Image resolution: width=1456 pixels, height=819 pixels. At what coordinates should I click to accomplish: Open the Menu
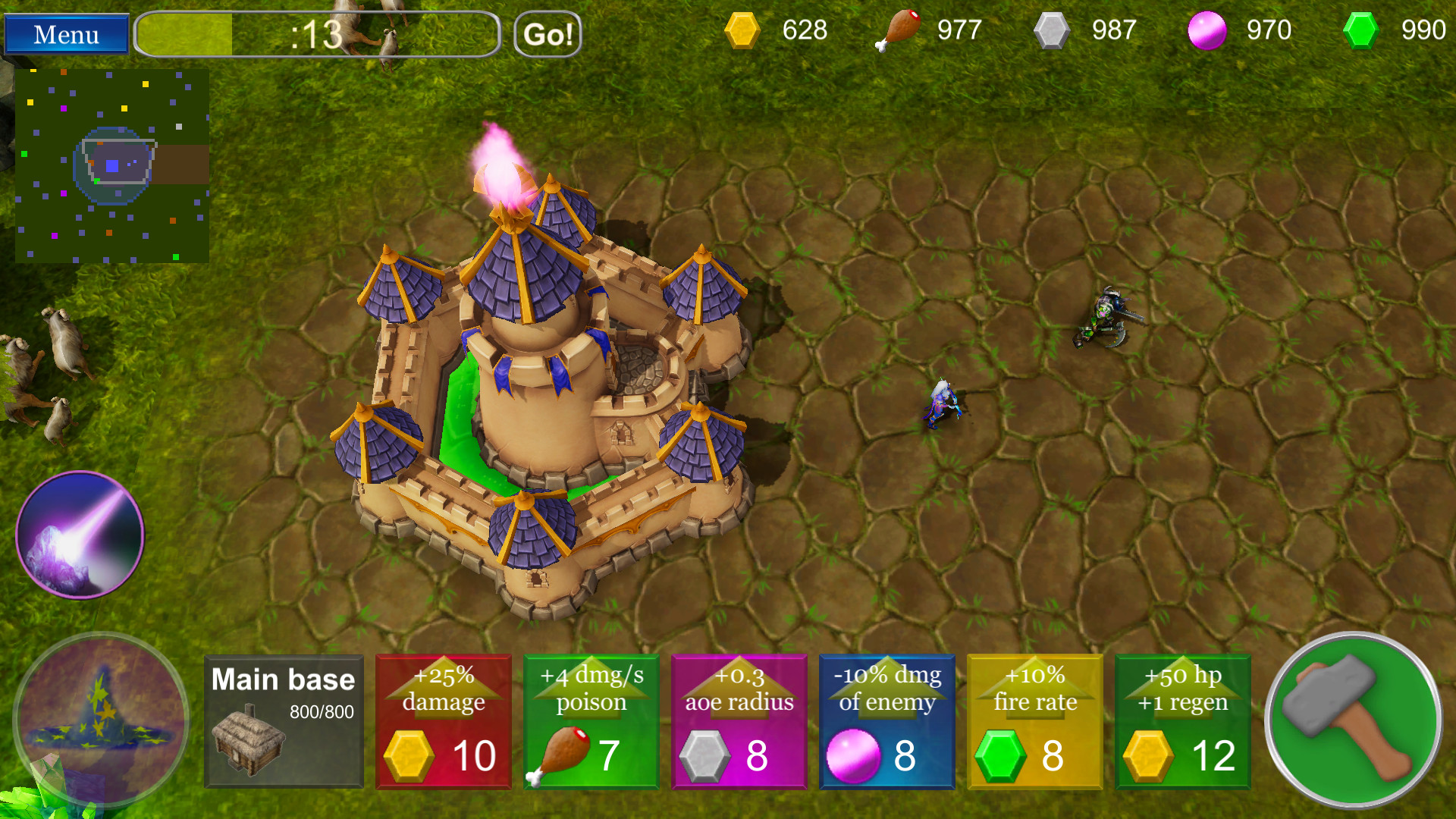tap(65, 34)
